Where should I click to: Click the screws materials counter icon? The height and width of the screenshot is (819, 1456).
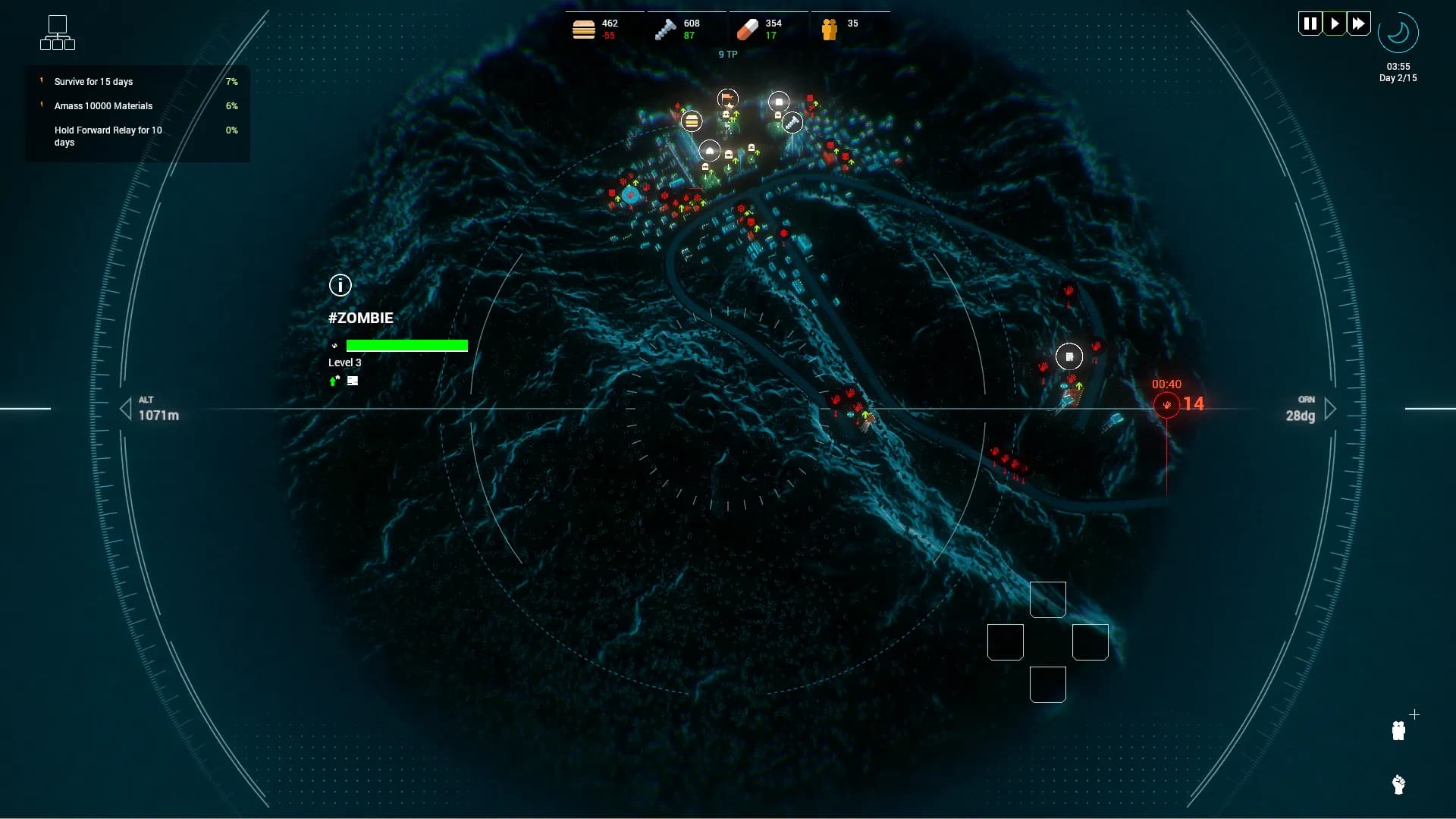coord(664,29)
